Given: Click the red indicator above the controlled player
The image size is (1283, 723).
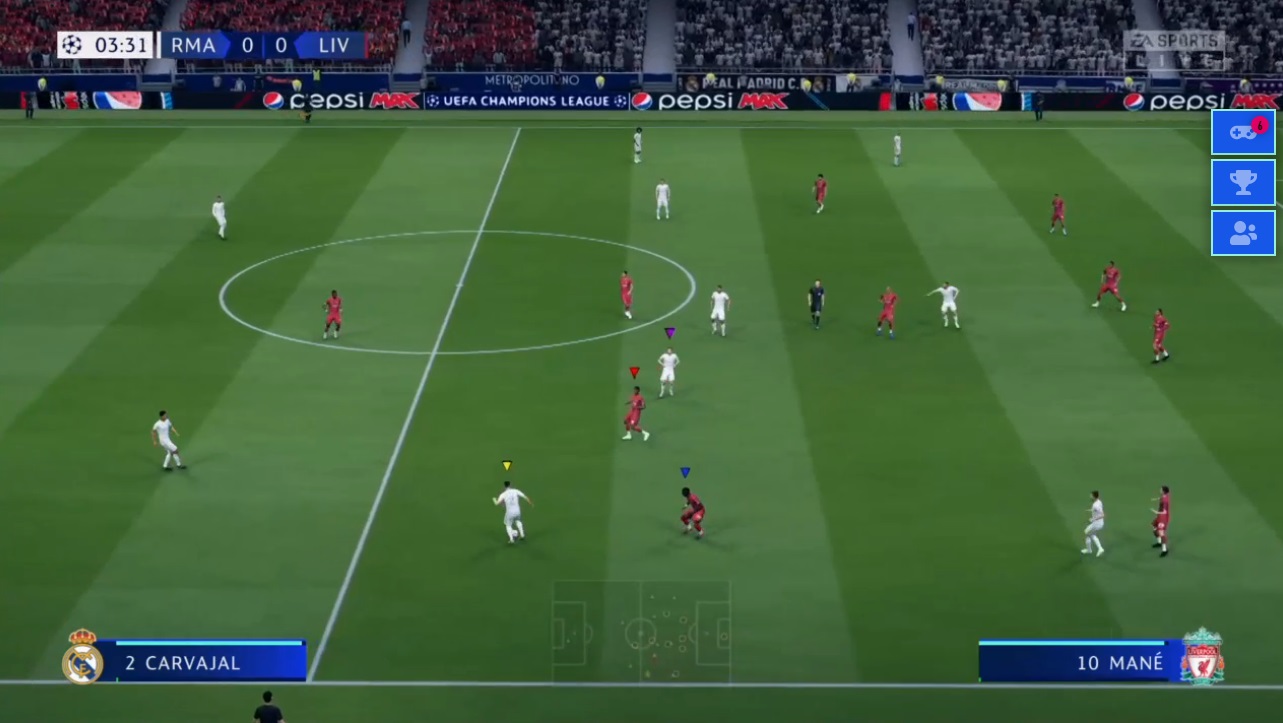Looking at the screenshot, I should [x=633, y=371].
